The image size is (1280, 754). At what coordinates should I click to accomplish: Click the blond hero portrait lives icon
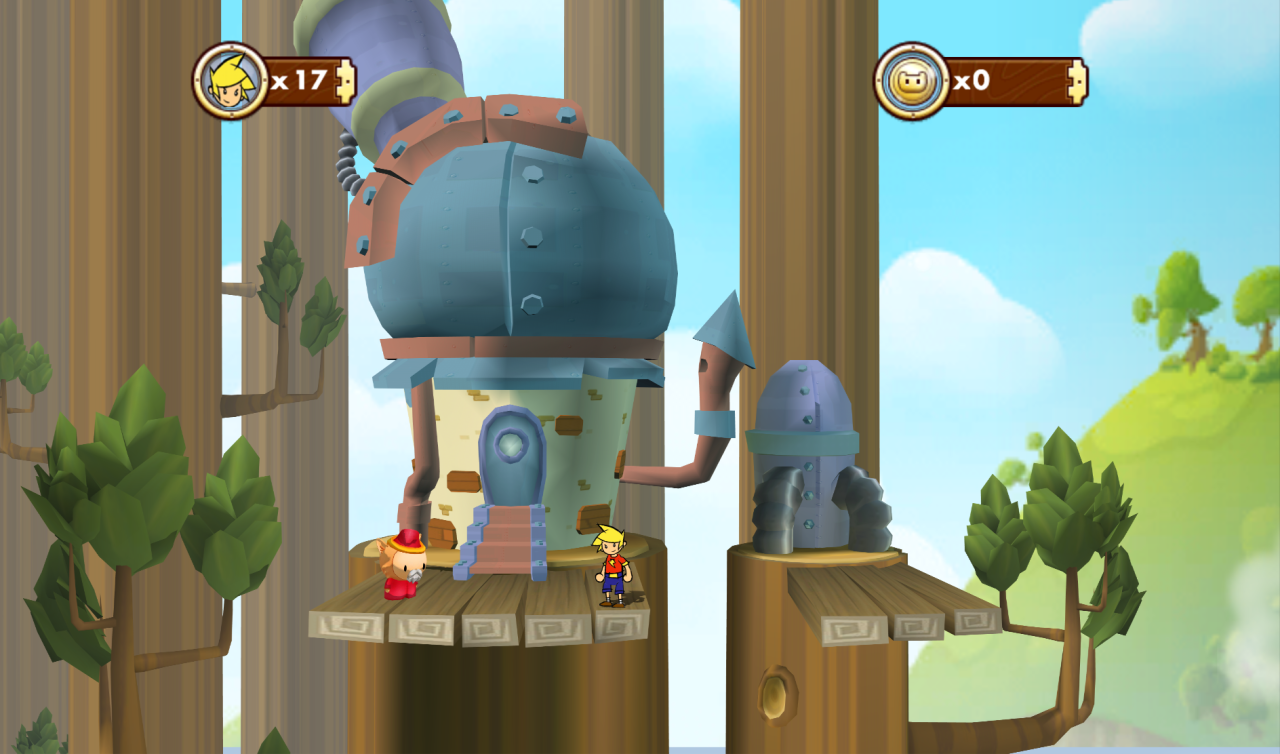pyautogui.click(x=230, y=81)
